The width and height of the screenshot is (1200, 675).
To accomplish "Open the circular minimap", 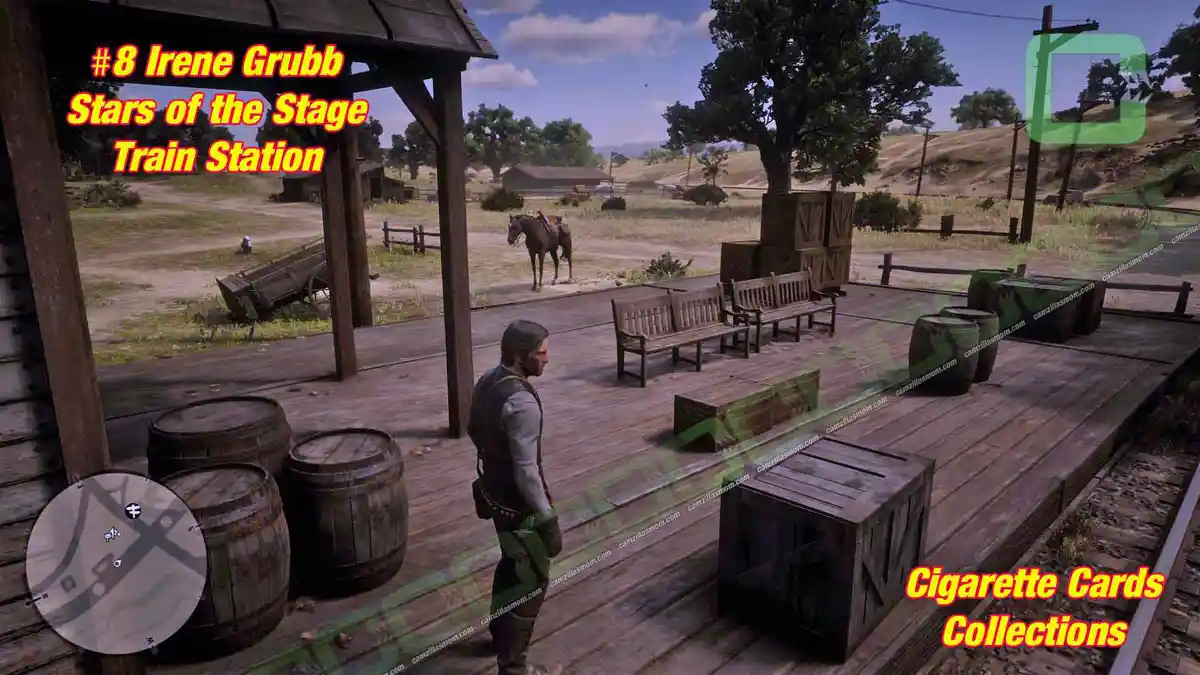I will click(x=116, y=562).
